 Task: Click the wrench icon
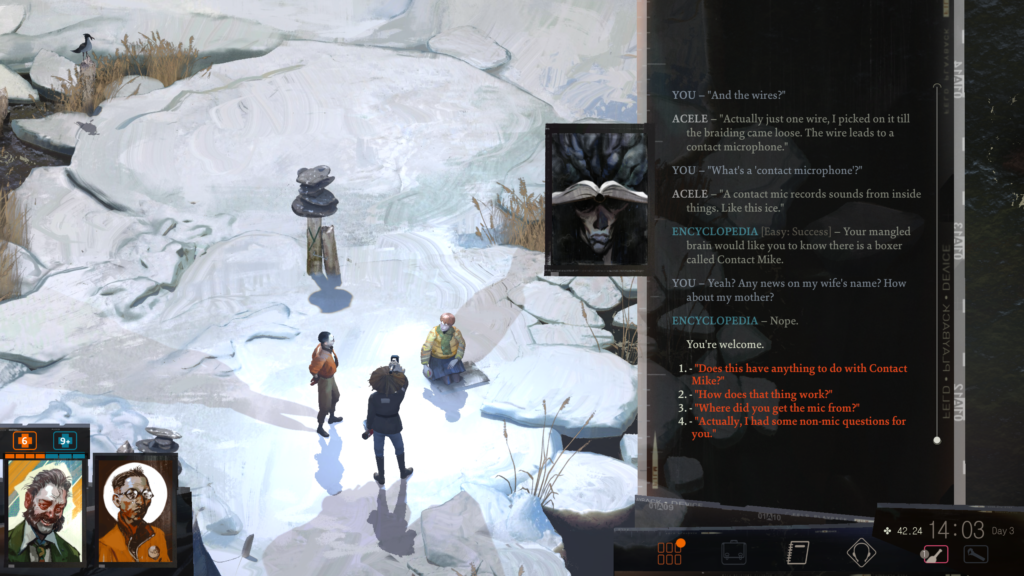pos(975,554)
